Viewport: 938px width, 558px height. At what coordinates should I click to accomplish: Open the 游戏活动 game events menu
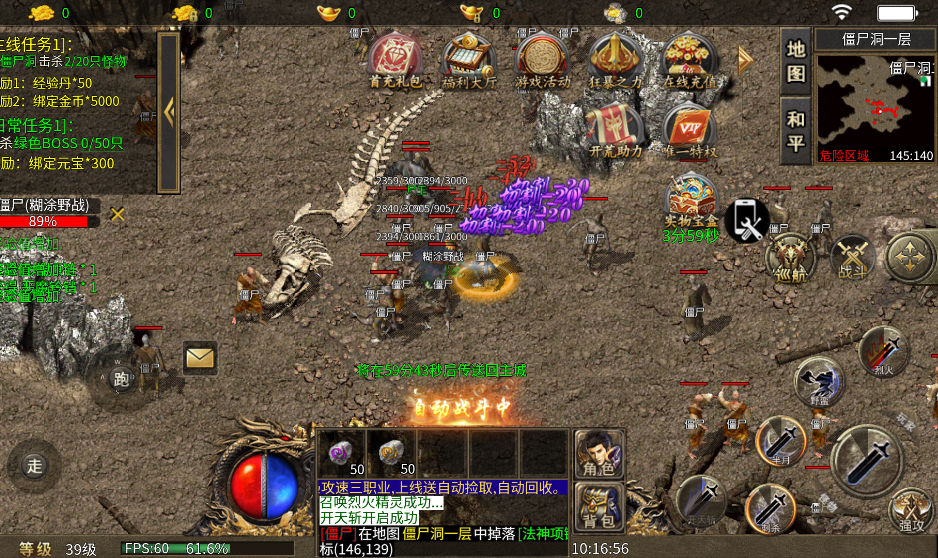click(542, 61)
